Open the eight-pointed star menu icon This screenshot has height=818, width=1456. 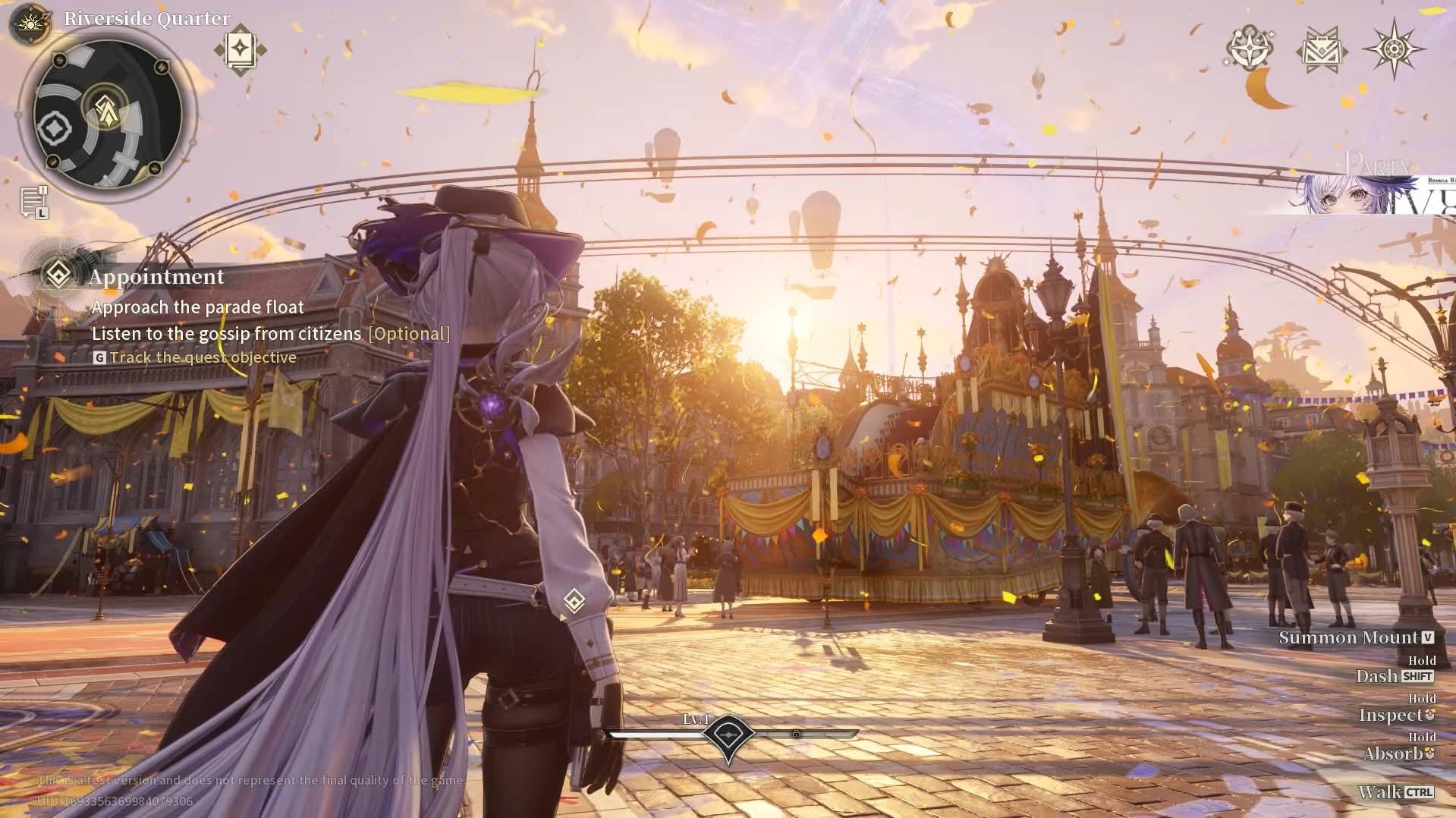[1393, 49]
